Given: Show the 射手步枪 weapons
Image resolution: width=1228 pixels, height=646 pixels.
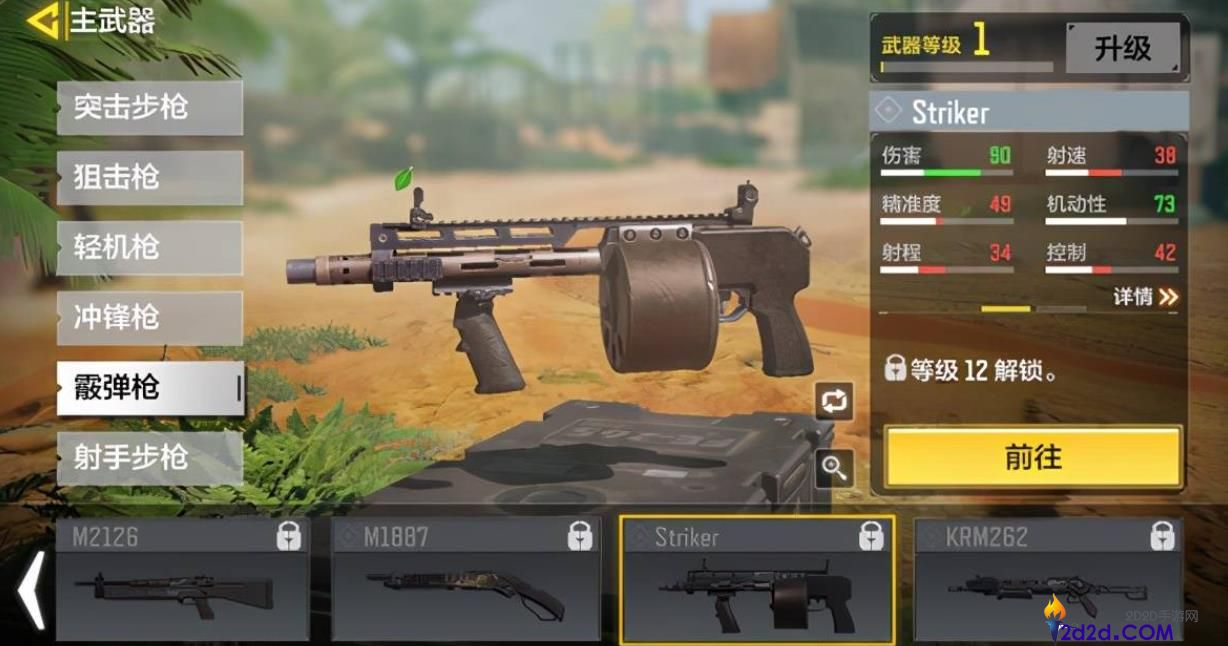Looking at the screenshot, I should coord(149,458).
